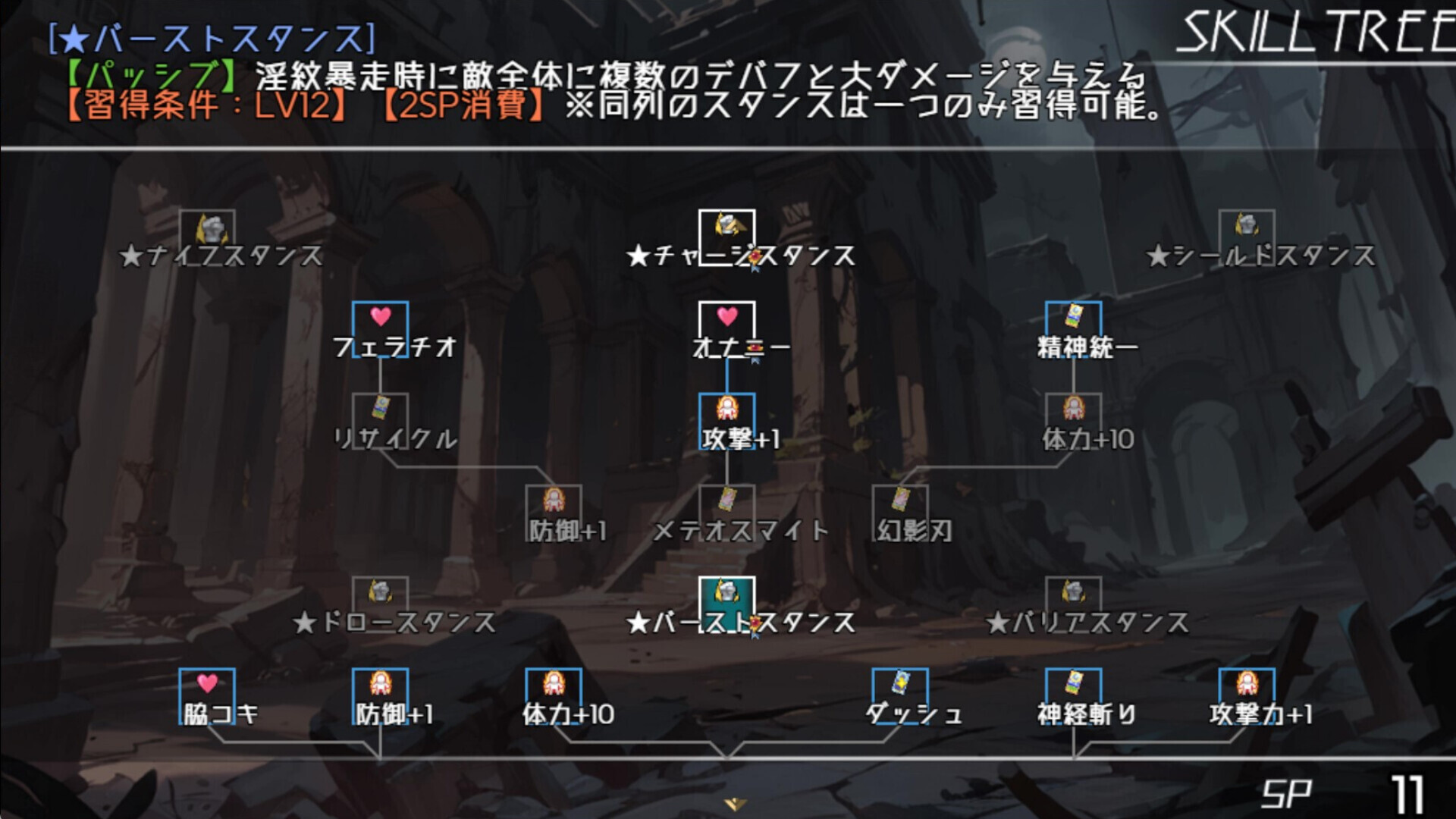Viewport: 1456px width, 819px height.
Task: Select the ★ナイフスタンス skill node
Action: coord(207,229)
